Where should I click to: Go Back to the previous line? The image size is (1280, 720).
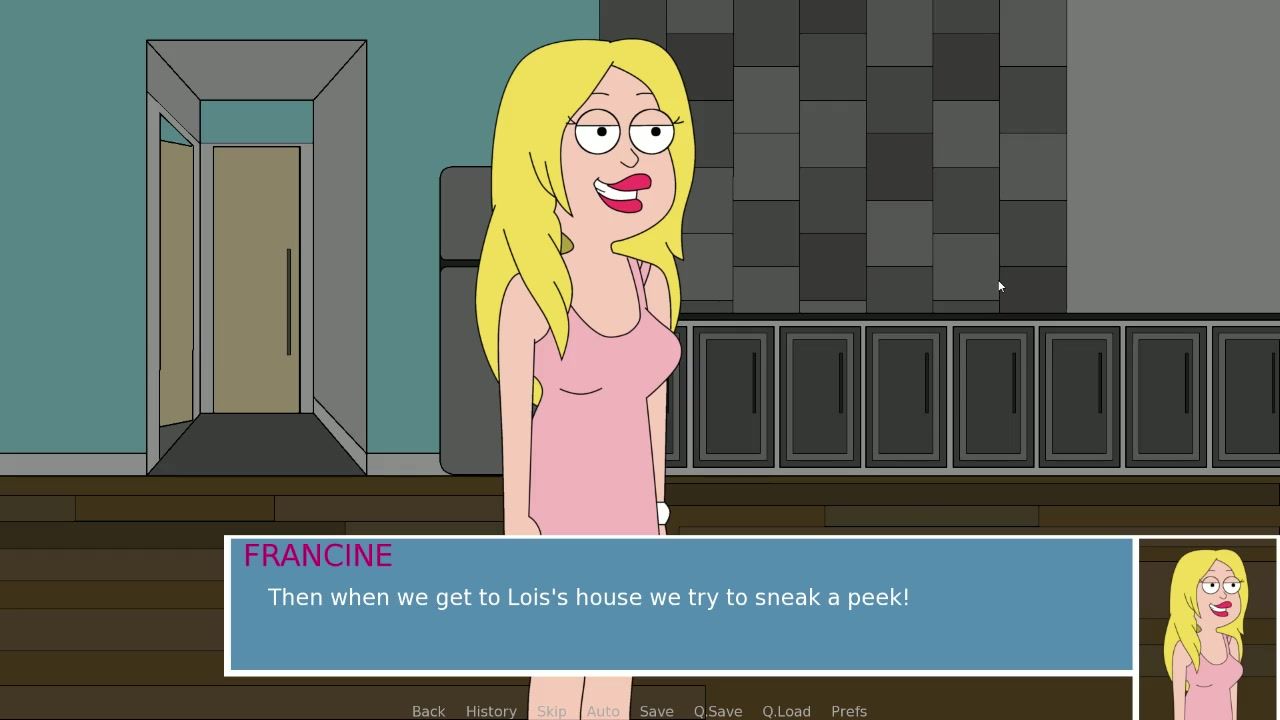(x=428, y=711)
